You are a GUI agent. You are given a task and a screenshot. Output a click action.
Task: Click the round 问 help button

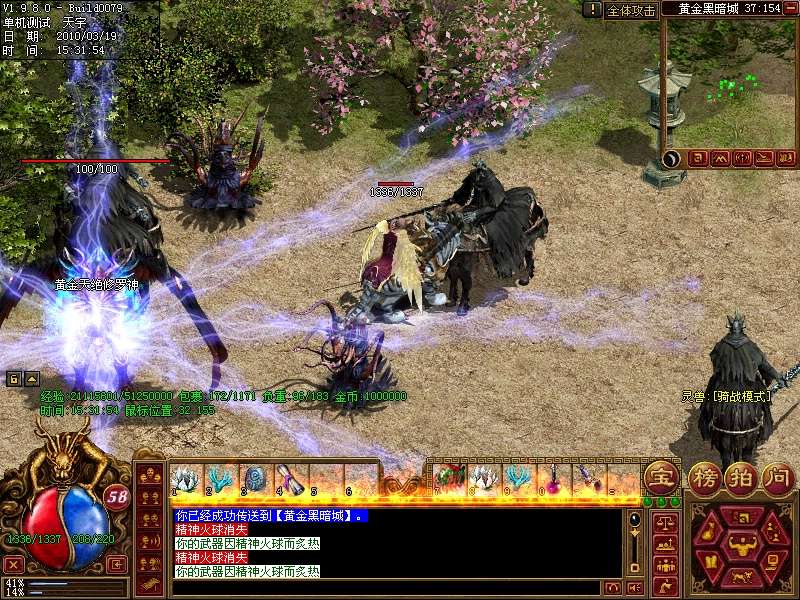coord(778,477)
